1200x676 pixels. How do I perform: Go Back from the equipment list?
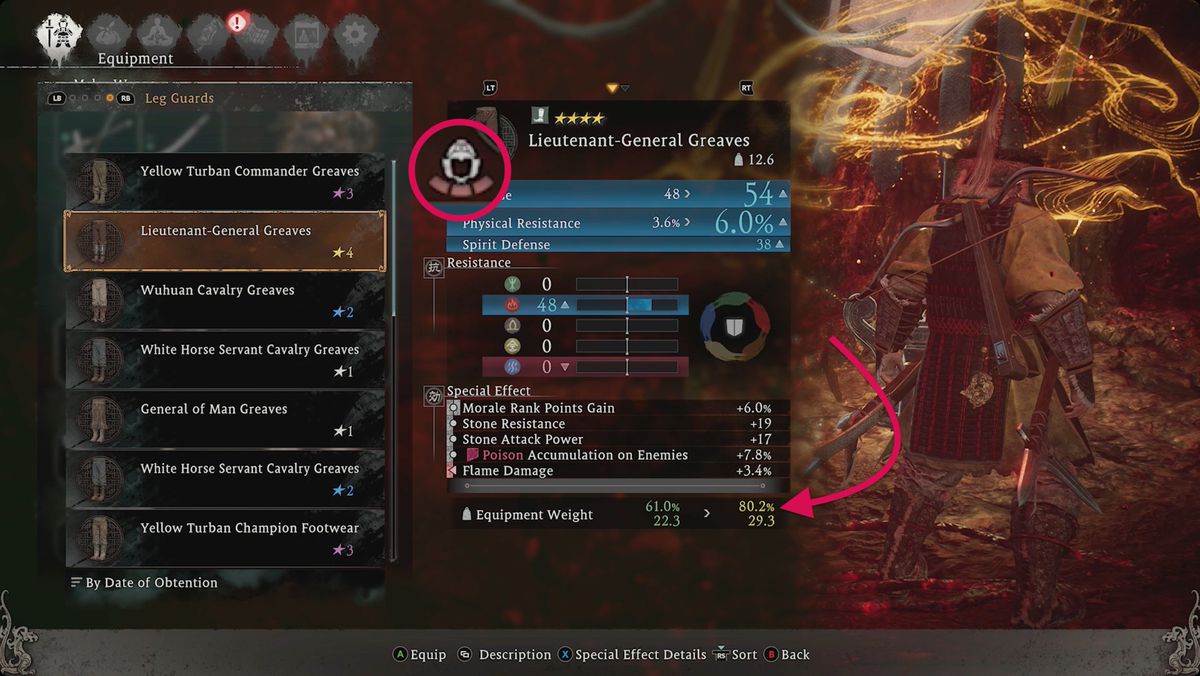click(787, 655)
